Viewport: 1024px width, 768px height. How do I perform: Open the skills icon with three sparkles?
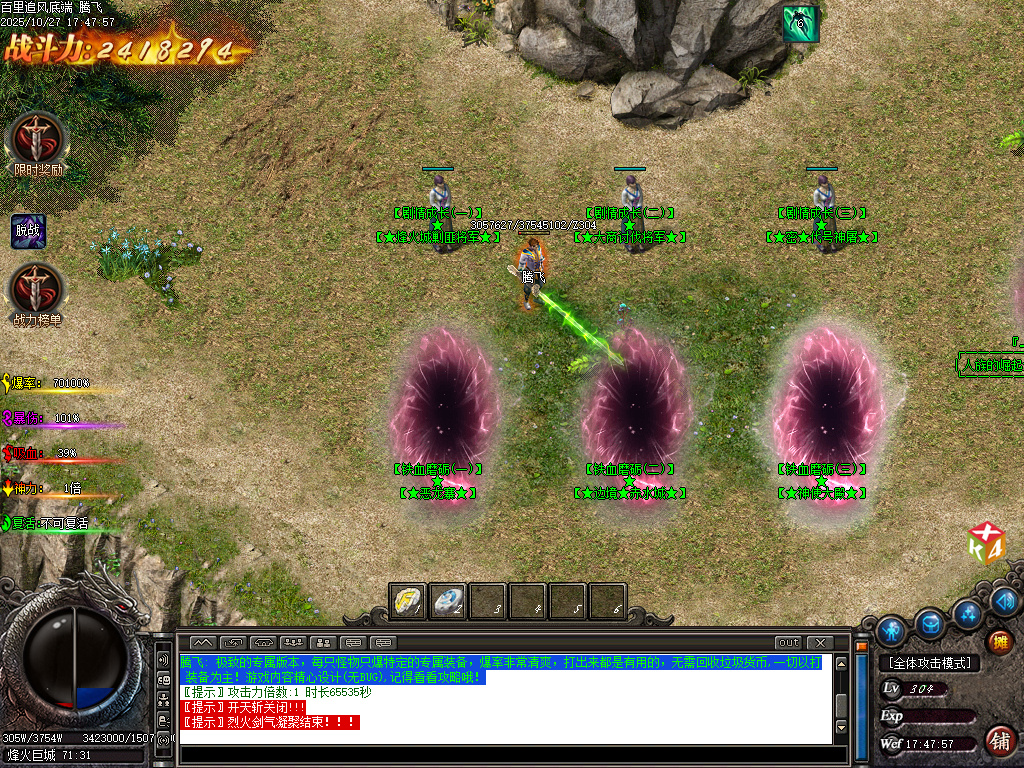pyautogui.click(x=967, y=612)
